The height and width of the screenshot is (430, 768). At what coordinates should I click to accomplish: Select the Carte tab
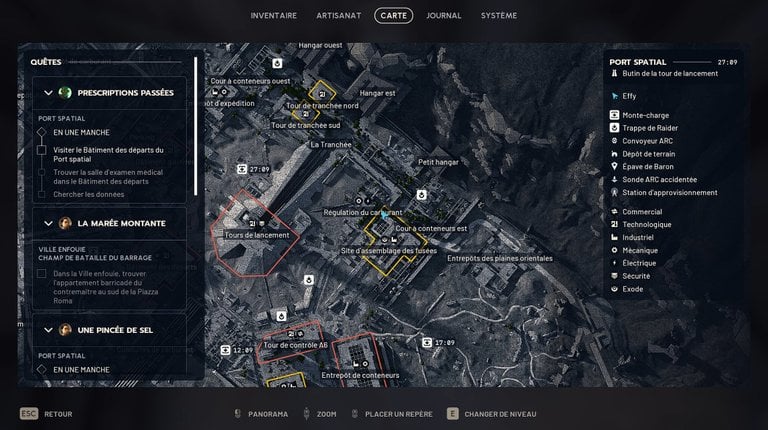[393, 15]
